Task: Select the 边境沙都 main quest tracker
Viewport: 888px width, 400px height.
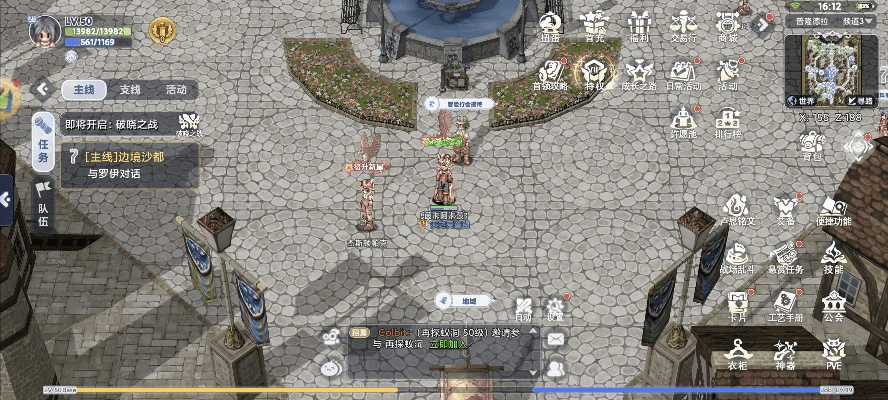Action: coord(130,164)
